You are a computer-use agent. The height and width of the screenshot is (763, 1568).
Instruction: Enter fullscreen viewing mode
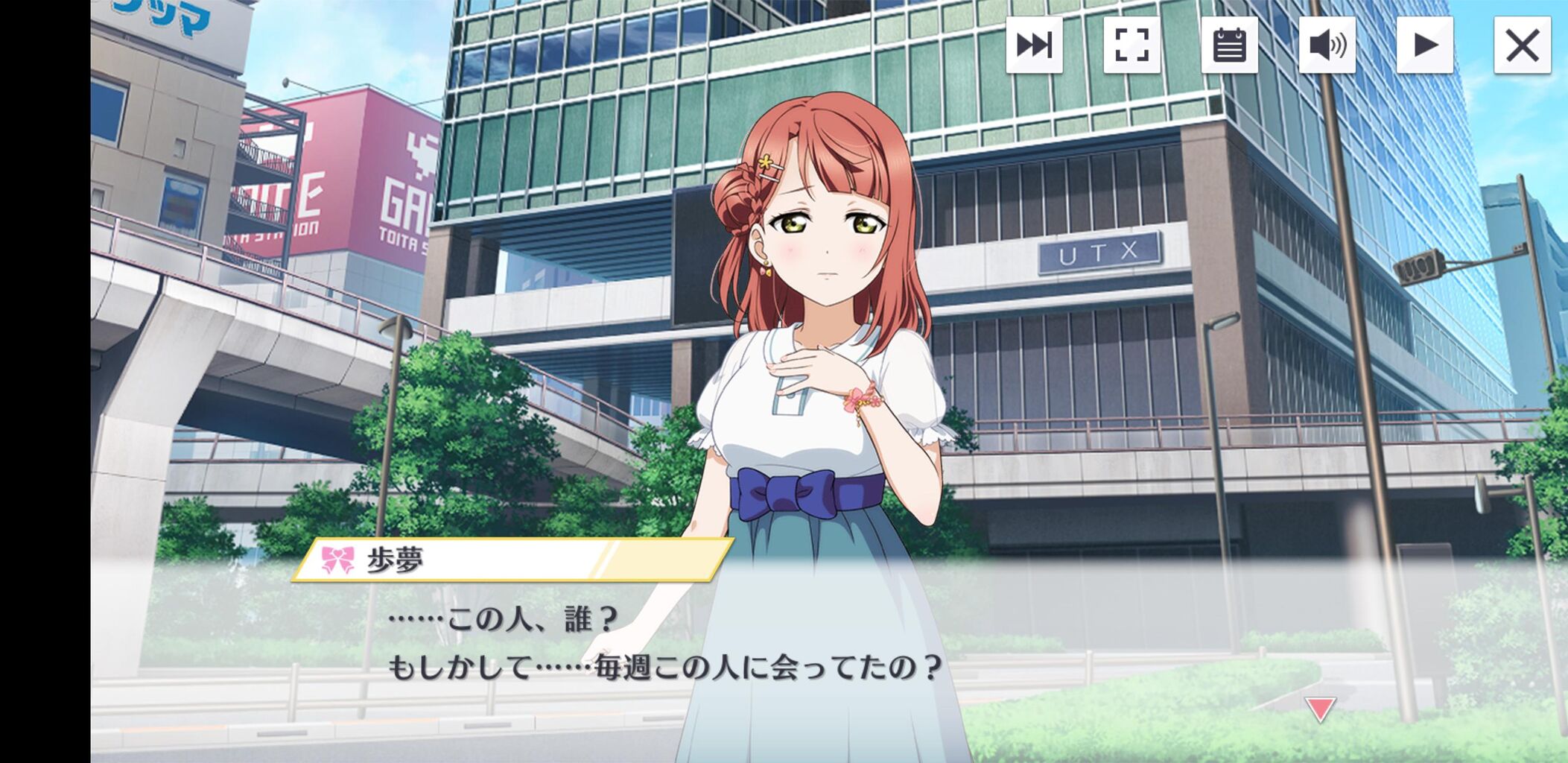[1131, 46]
